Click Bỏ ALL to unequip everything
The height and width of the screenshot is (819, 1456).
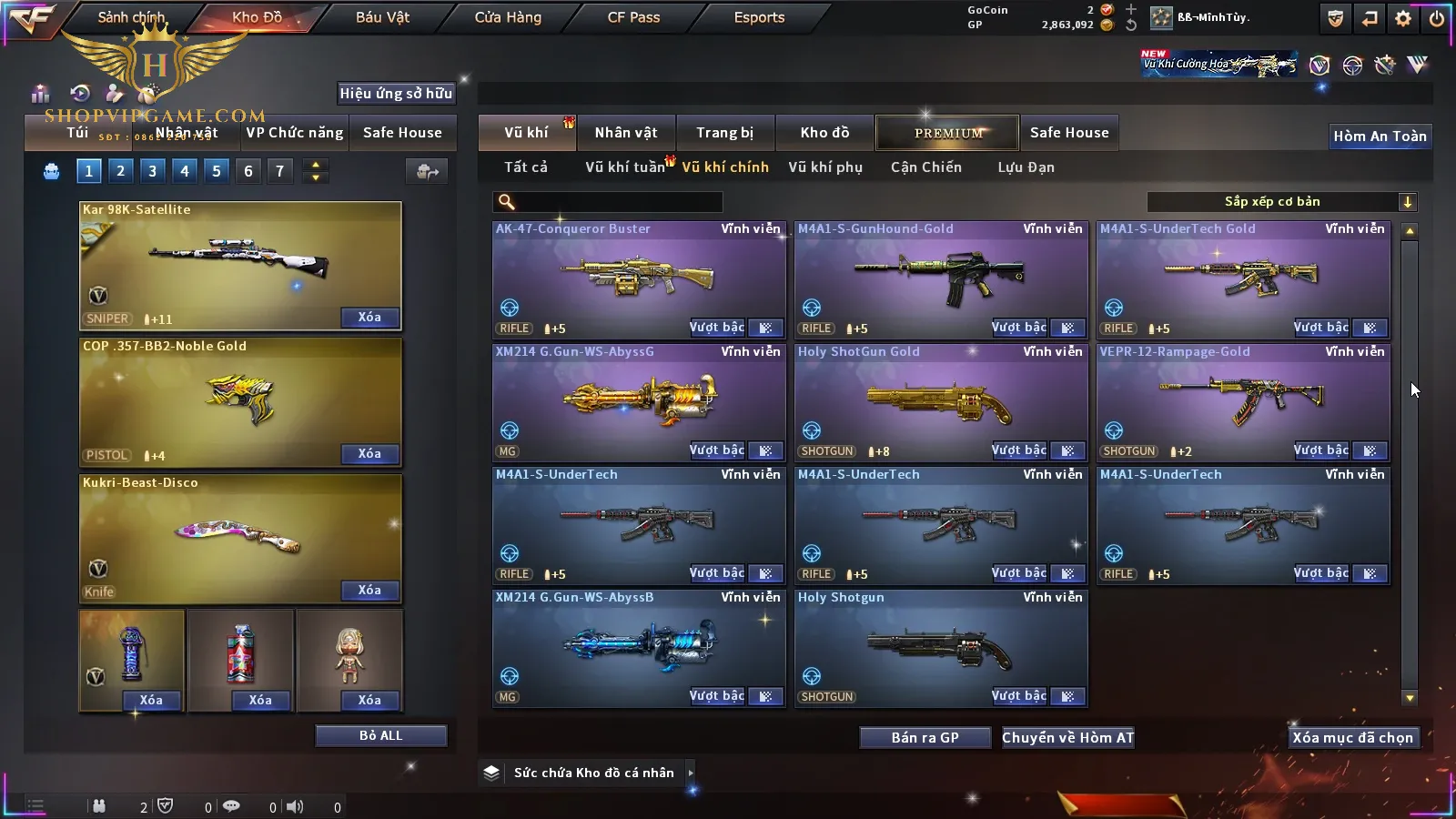380,736
